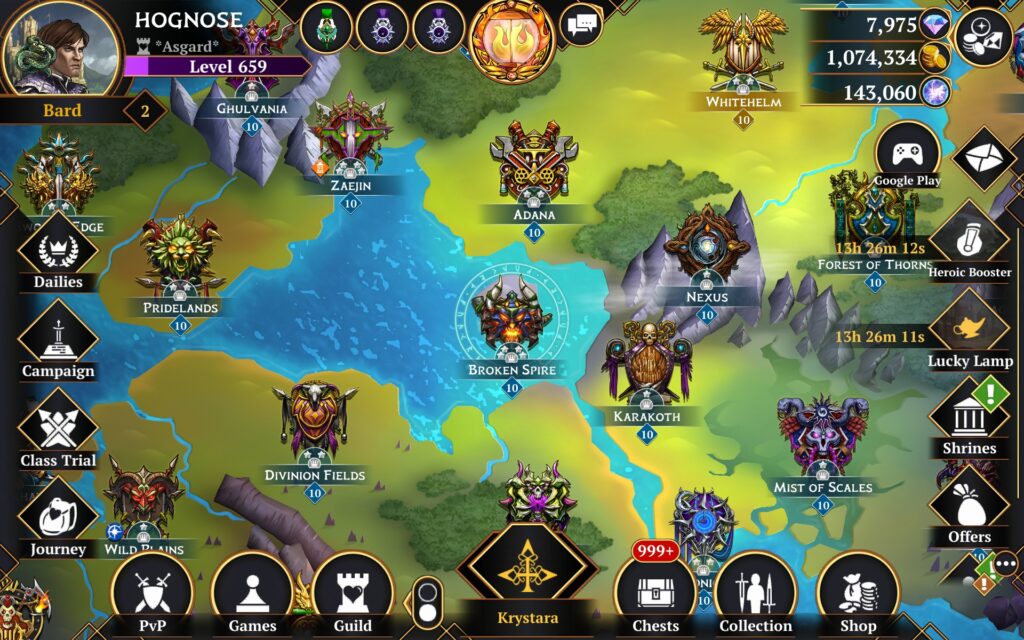Select the Krystara map button
This screenshot has height=640, width=1024.
click(x=527, y=575)
